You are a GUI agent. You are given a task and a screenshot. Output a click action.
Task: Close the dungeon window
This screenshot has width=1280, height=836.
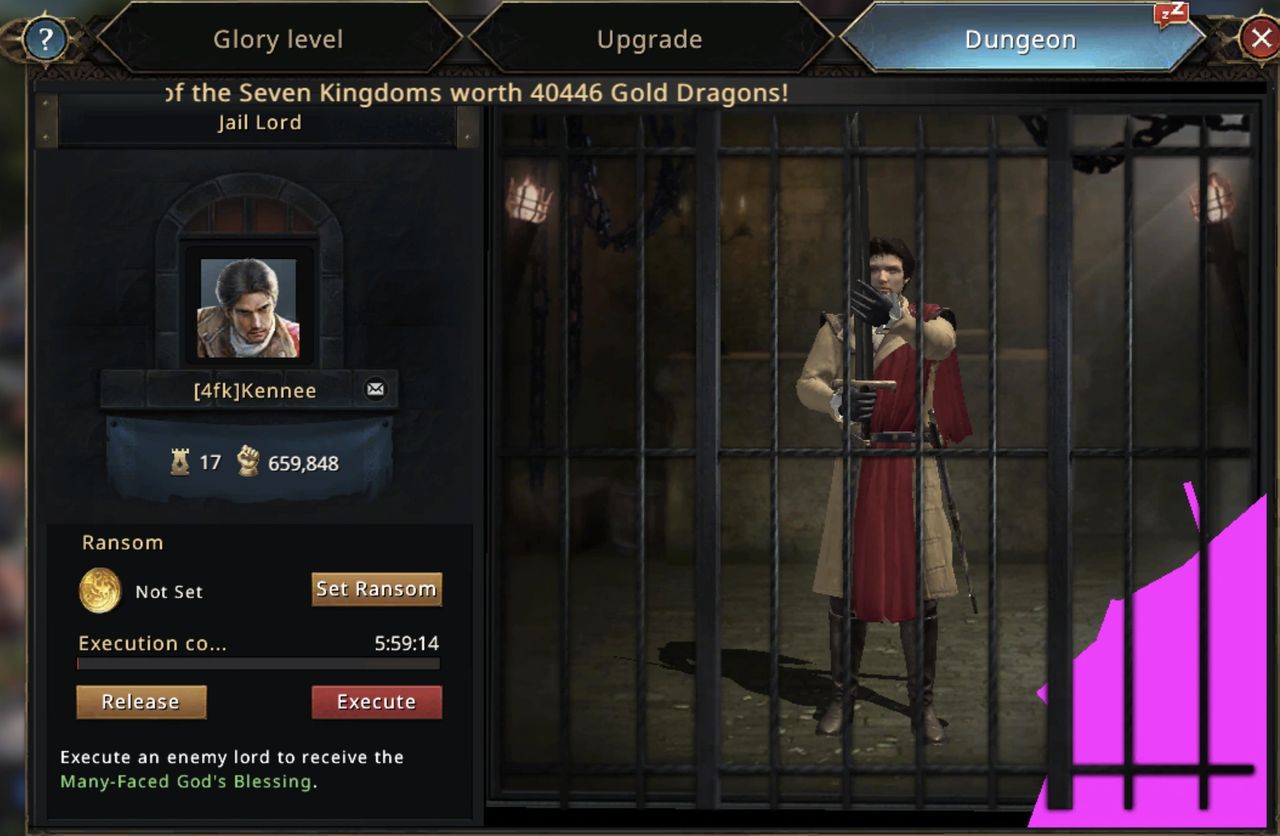[1259, 40]
